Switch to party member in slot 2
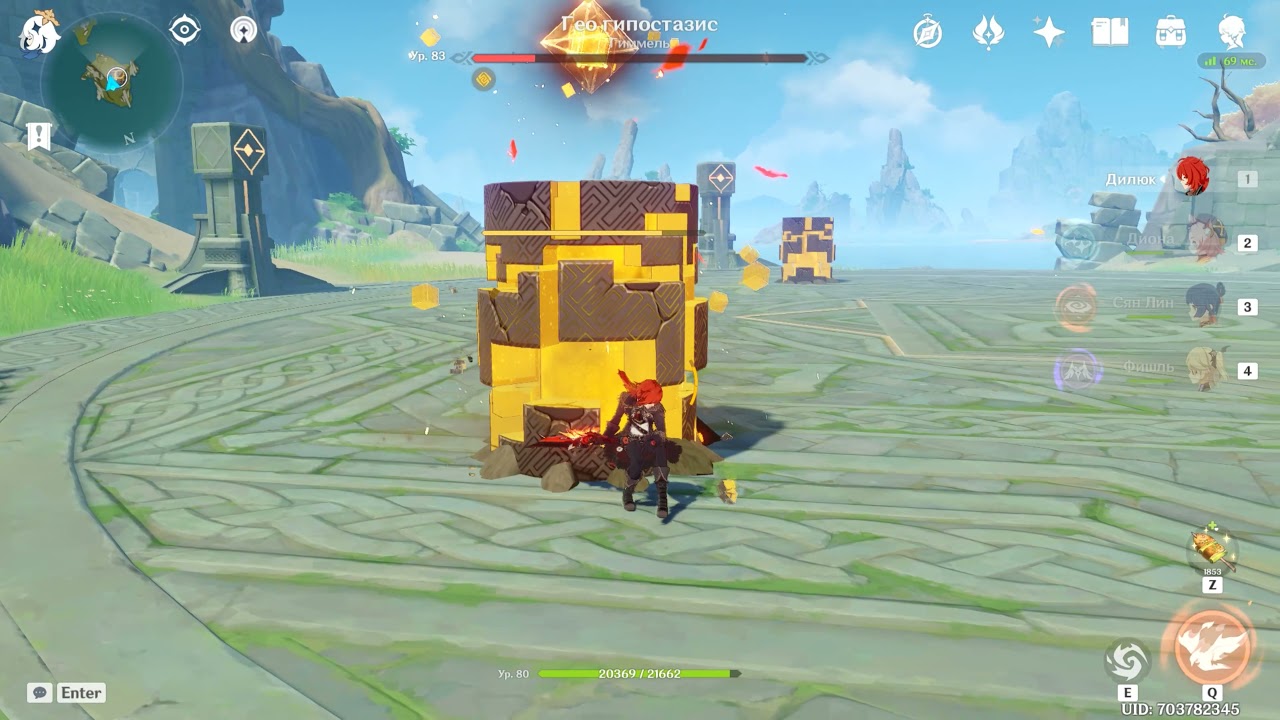 [x=1205, y=242]
